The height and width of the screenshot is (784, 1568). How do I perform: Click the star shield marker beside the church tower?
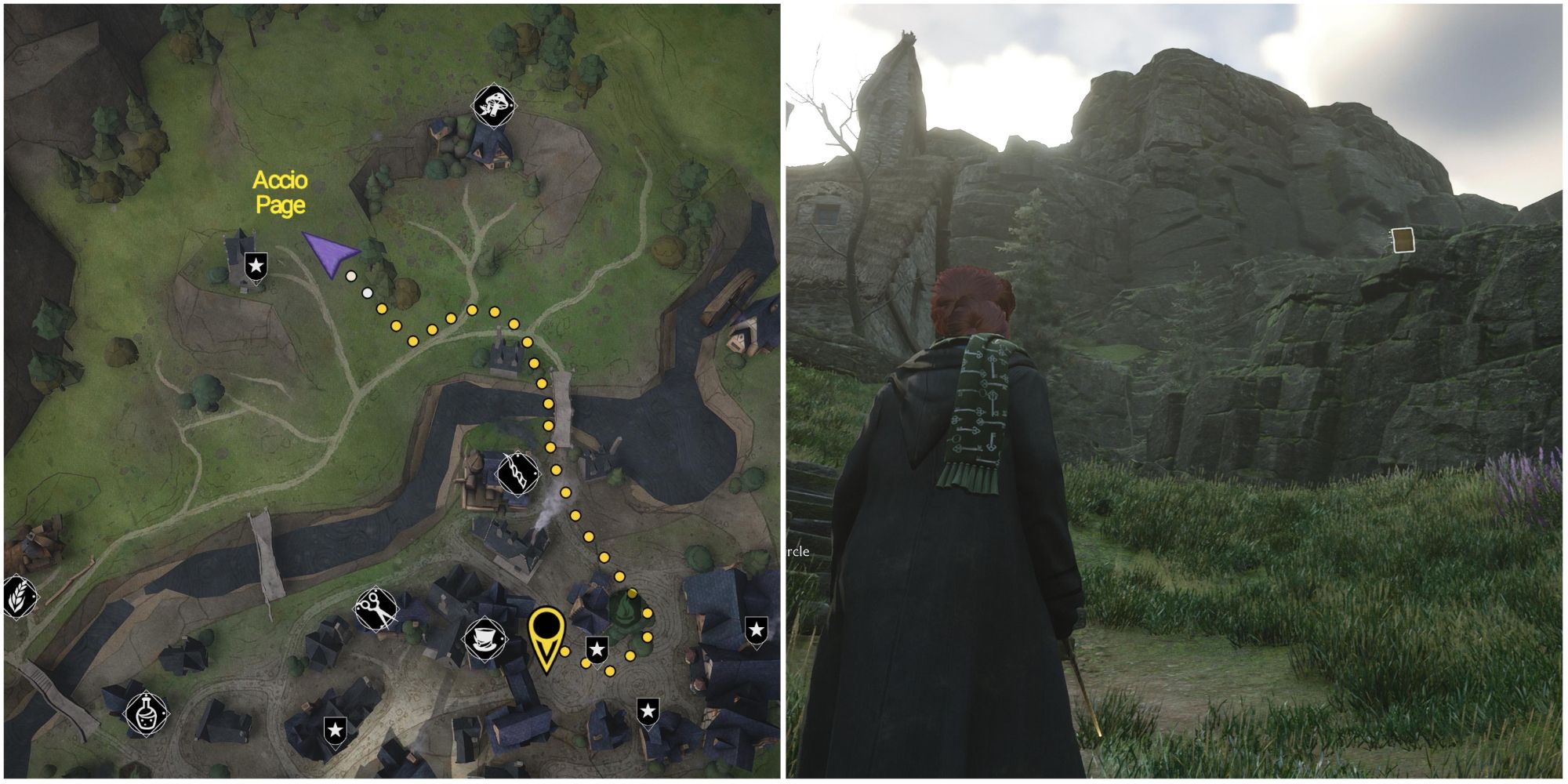(256, 266)
